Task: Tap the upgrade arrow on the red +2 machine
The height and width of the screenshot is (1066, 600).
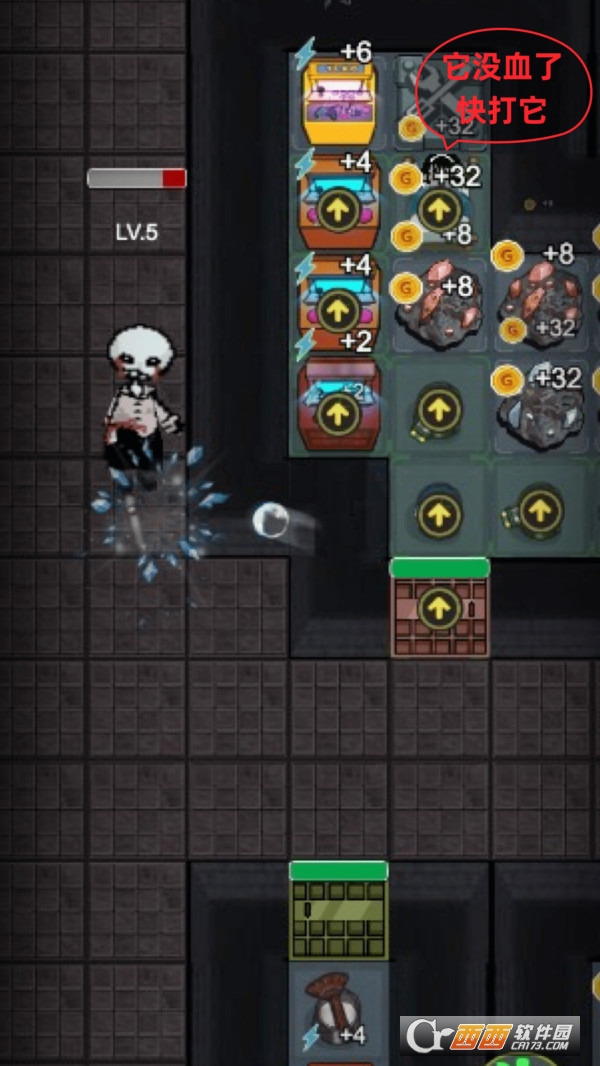Action: (x=338, y=412)
